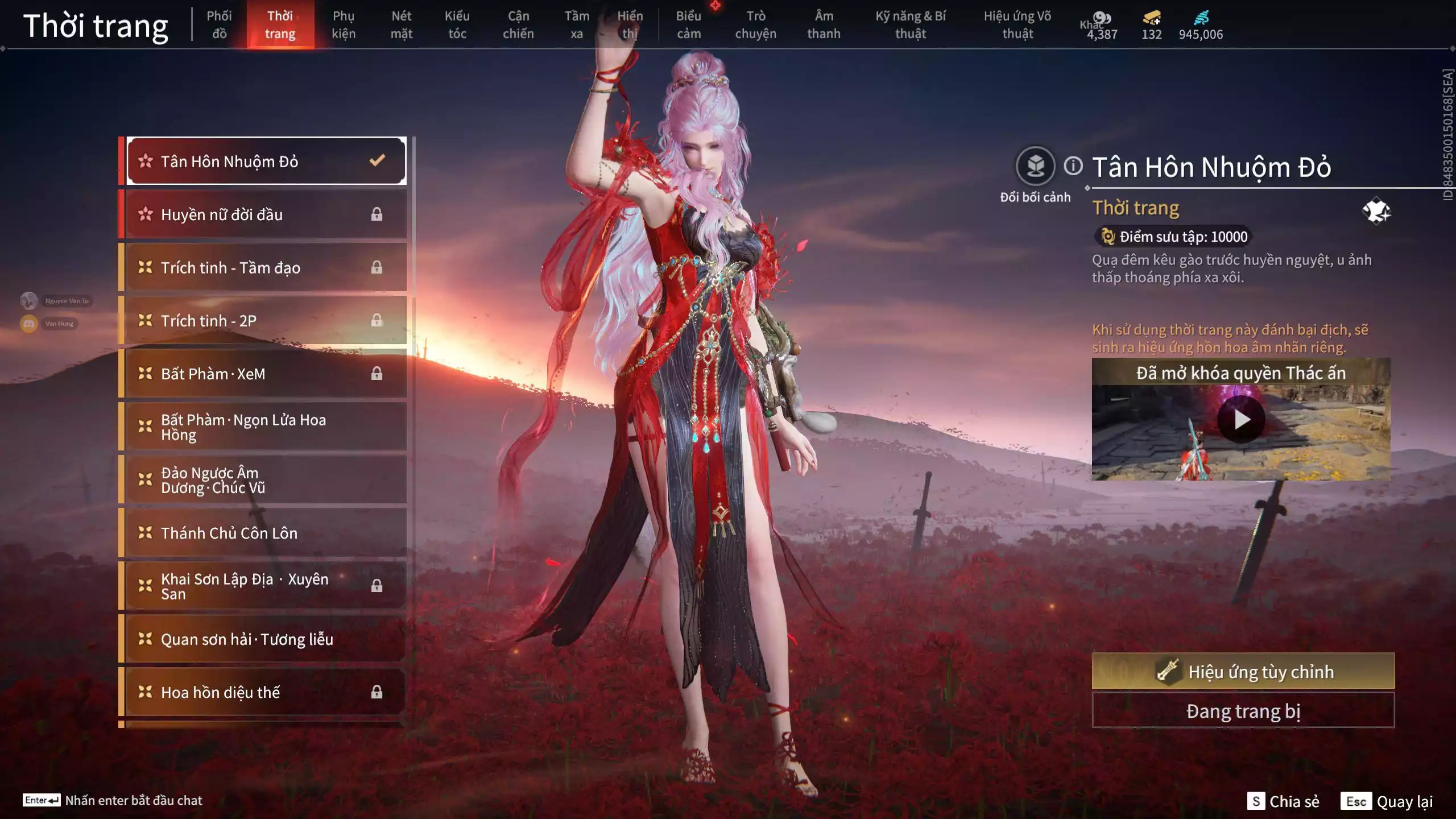Play the outfit effect preview video
1456x819 pixels.
click(1241, 420)
